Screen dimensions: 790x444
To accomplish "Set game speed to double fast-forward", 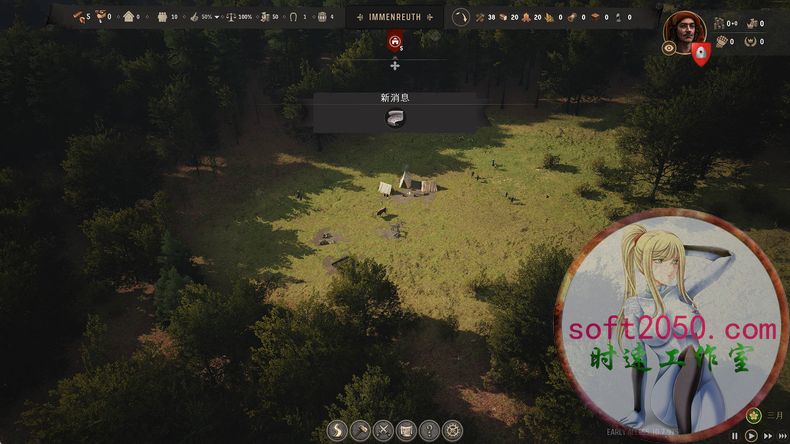I will [768, 436].
